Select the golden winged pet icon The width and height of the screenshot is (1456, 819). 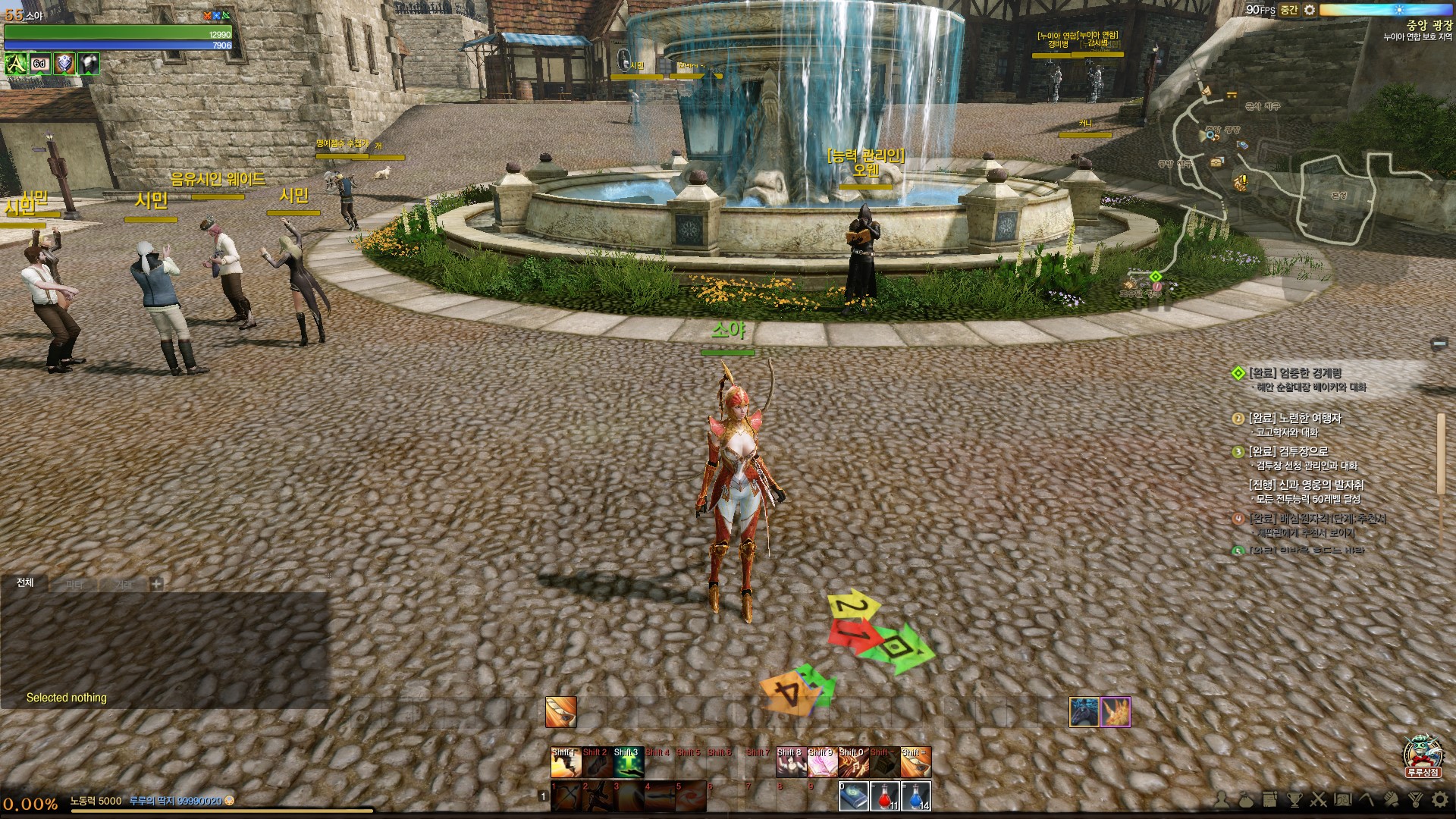pyautogui.click(x=1116, y=712)
